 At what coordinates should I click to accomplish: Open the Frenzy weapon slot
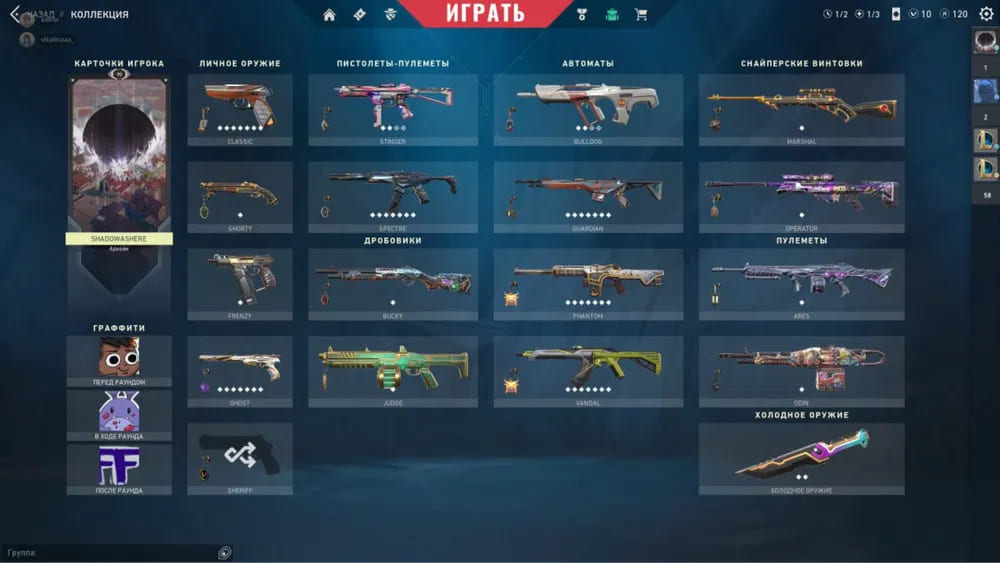[x=240, y=281]
